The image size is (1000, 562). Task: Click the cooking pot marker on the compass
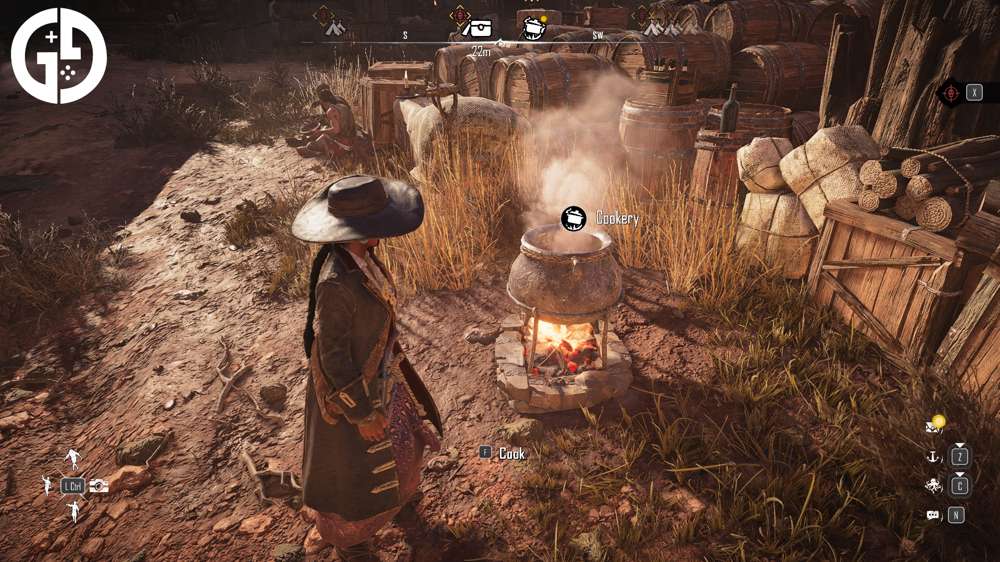point(532,27)
